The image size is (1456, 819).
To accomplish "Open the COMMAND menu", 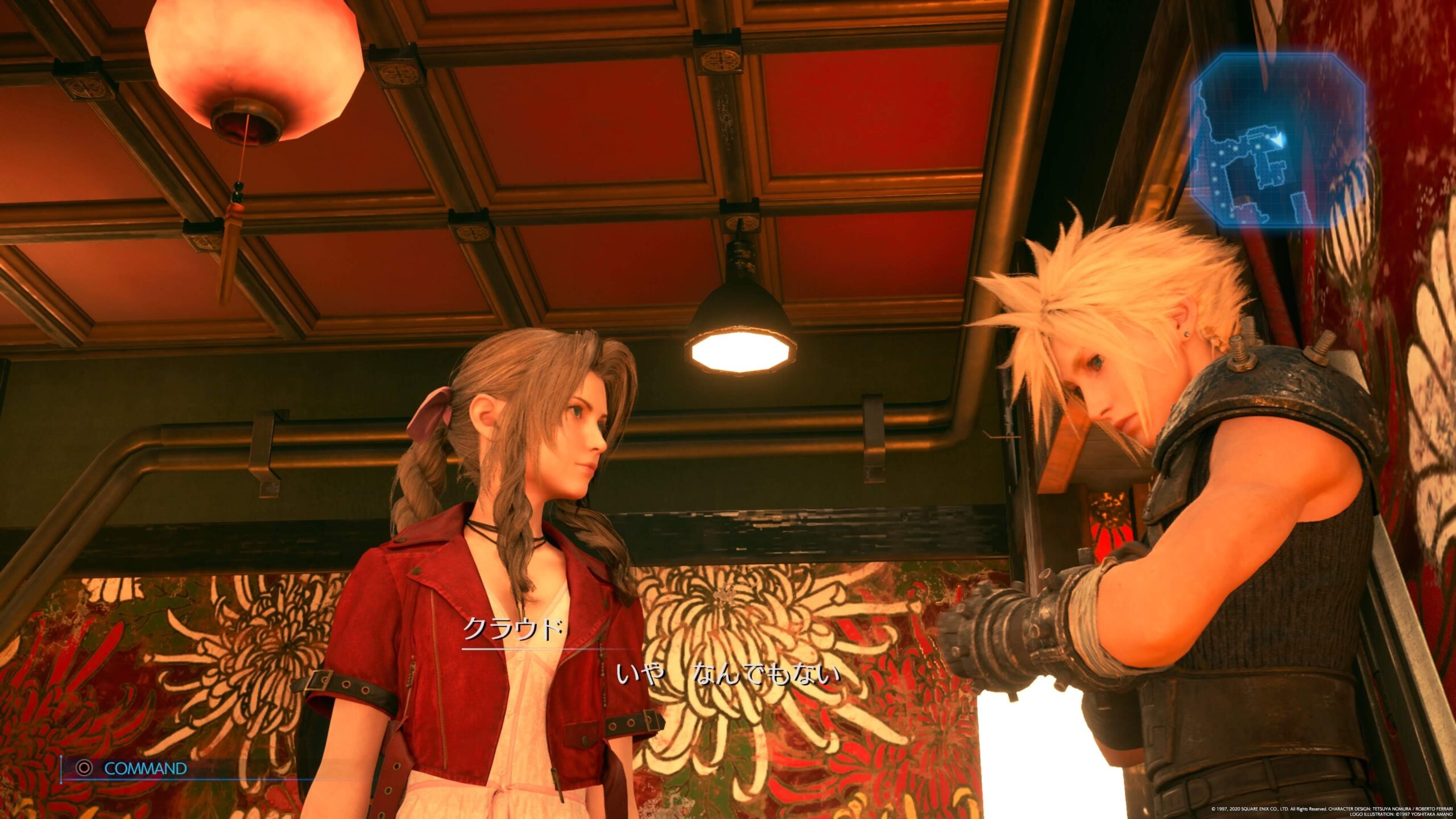I will point(134,768).
